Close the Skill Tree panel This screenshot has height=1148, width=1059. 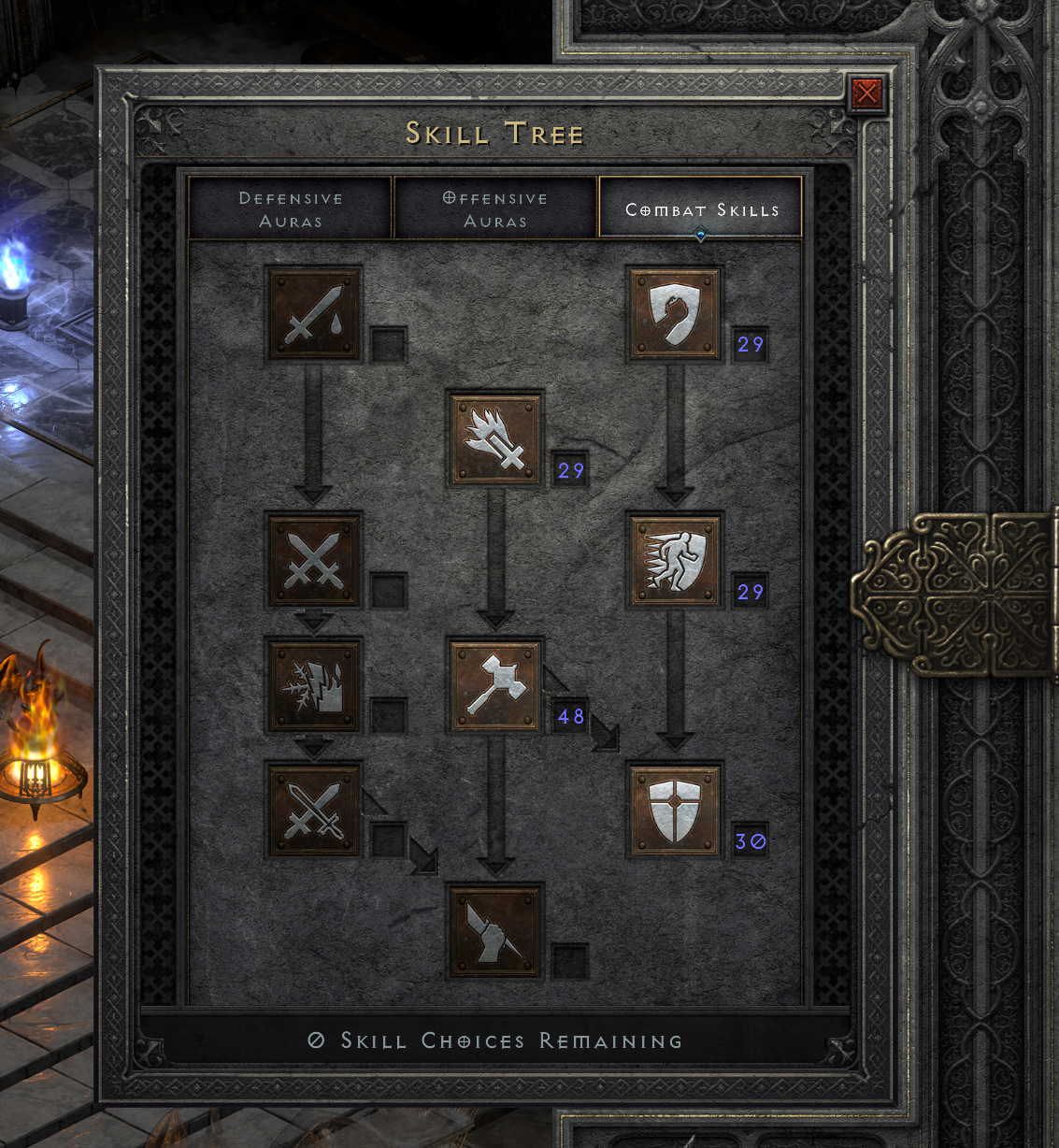pos(866,93)
